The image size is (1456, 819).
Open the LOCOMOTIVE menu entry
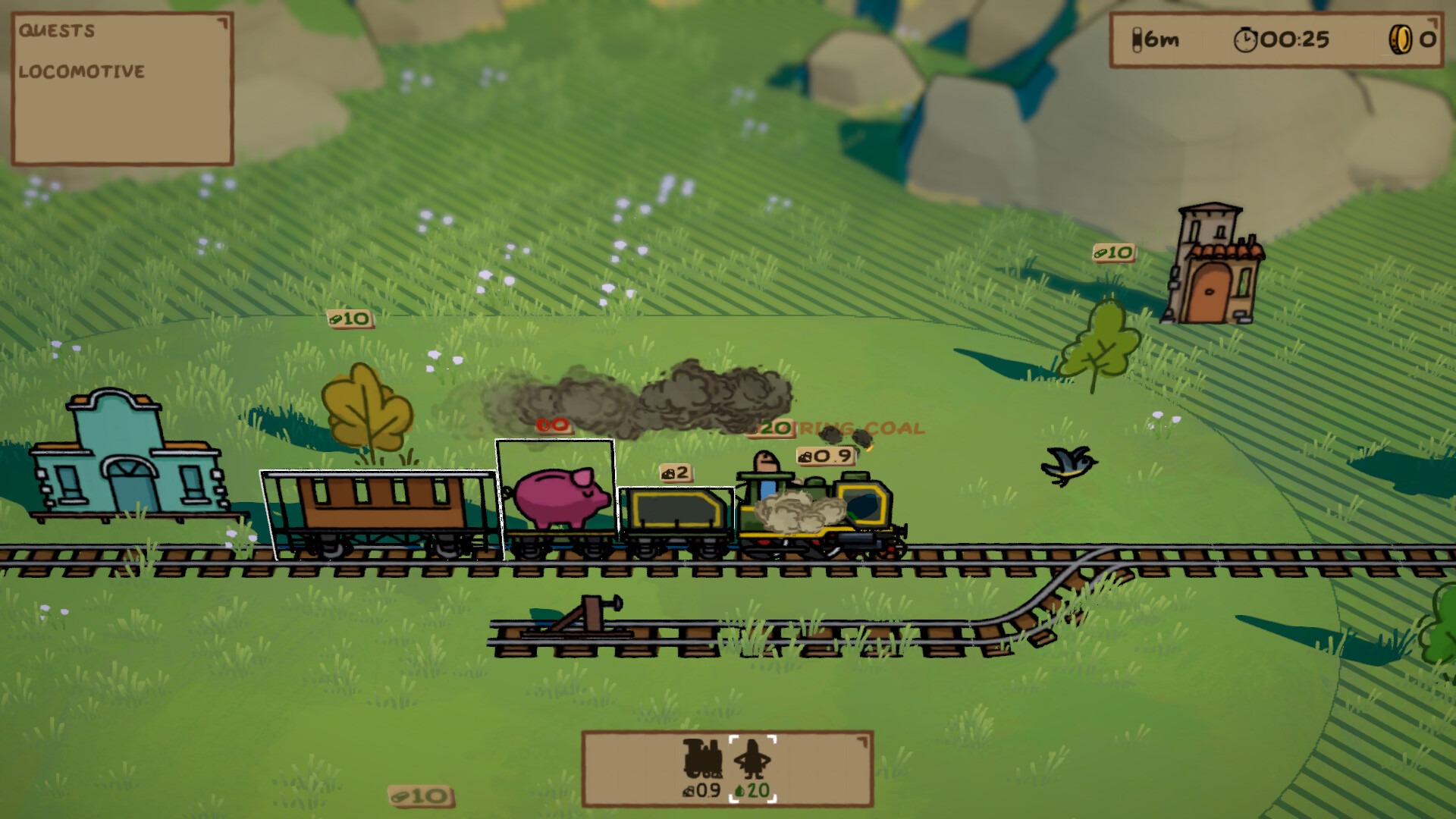[x=81, y=73]
